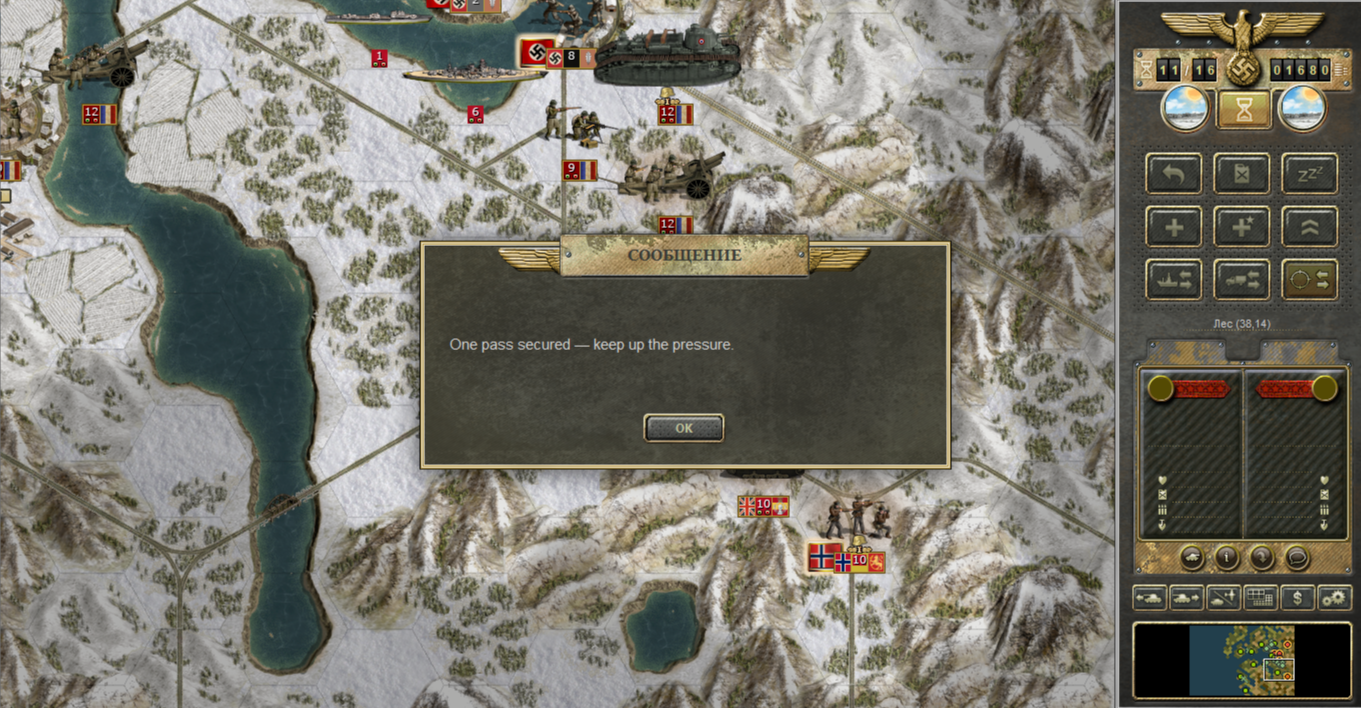Viewport: 1361px width, 708px height.
Task: Open game settings via the gears button
Action: pos(1334,598)
